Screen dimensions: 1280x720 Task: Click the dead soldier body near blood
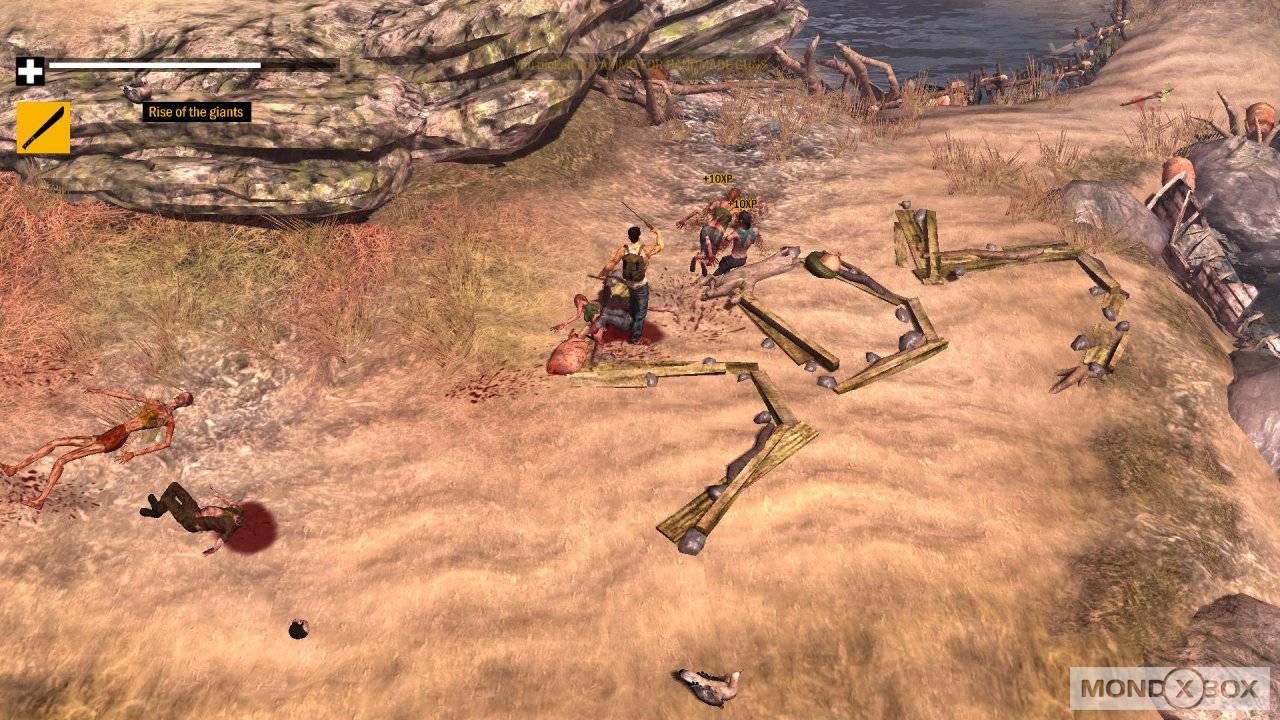tap(195, 510)
